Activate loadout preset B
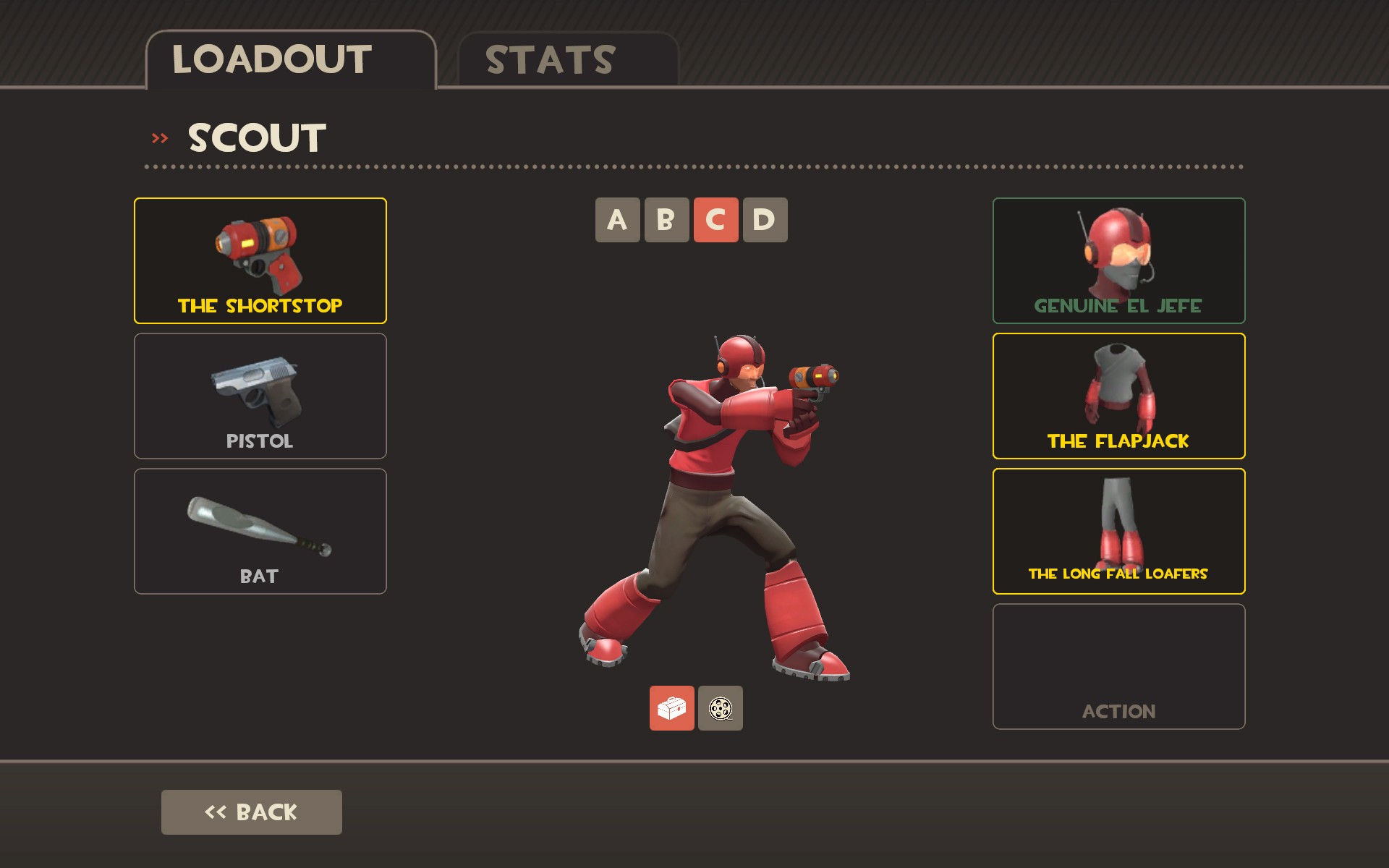1389x868 pixels. [x=666, y=220]
